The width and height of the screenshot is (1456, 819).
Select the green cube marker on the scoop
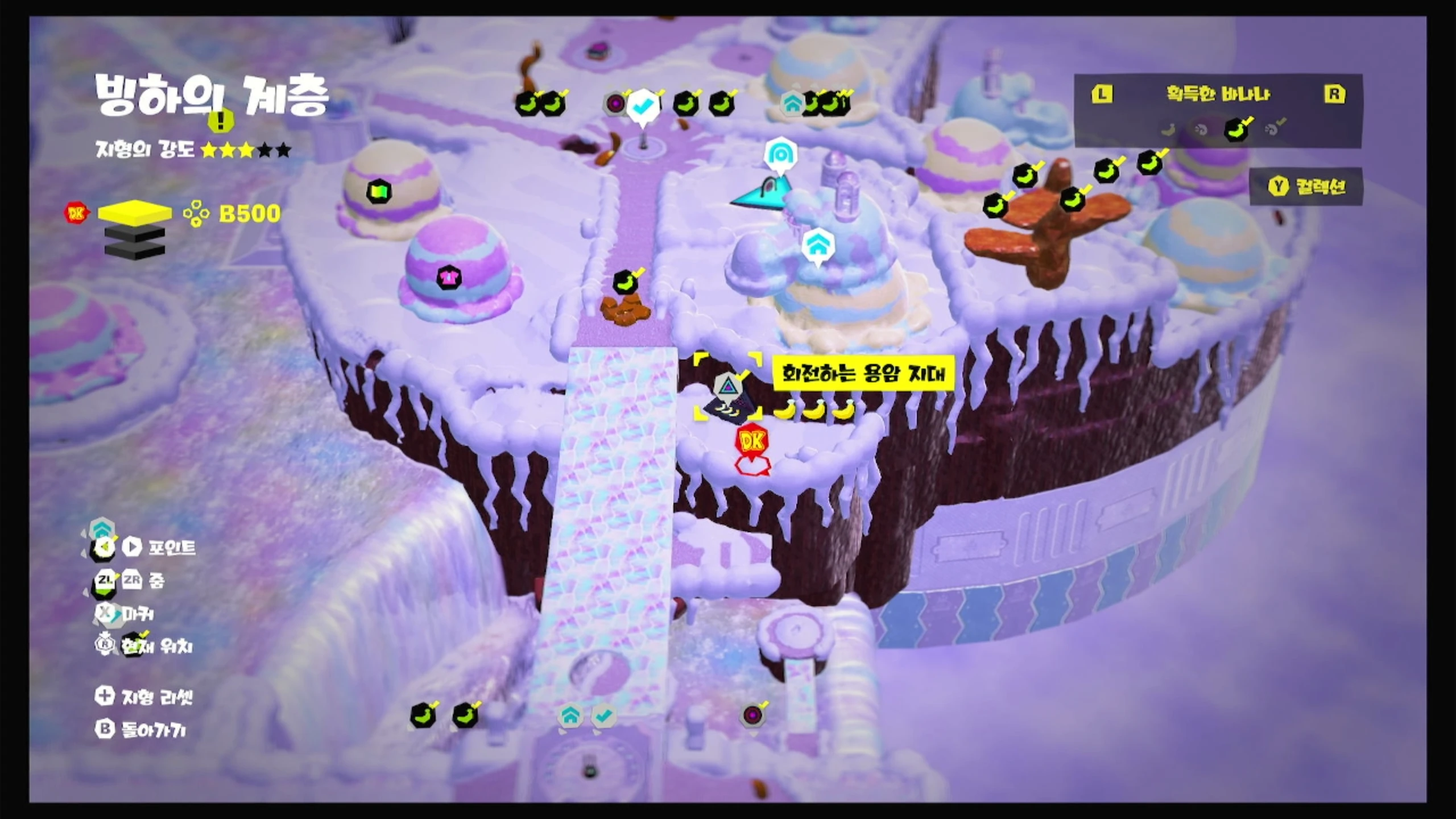[x=379, y=191]
